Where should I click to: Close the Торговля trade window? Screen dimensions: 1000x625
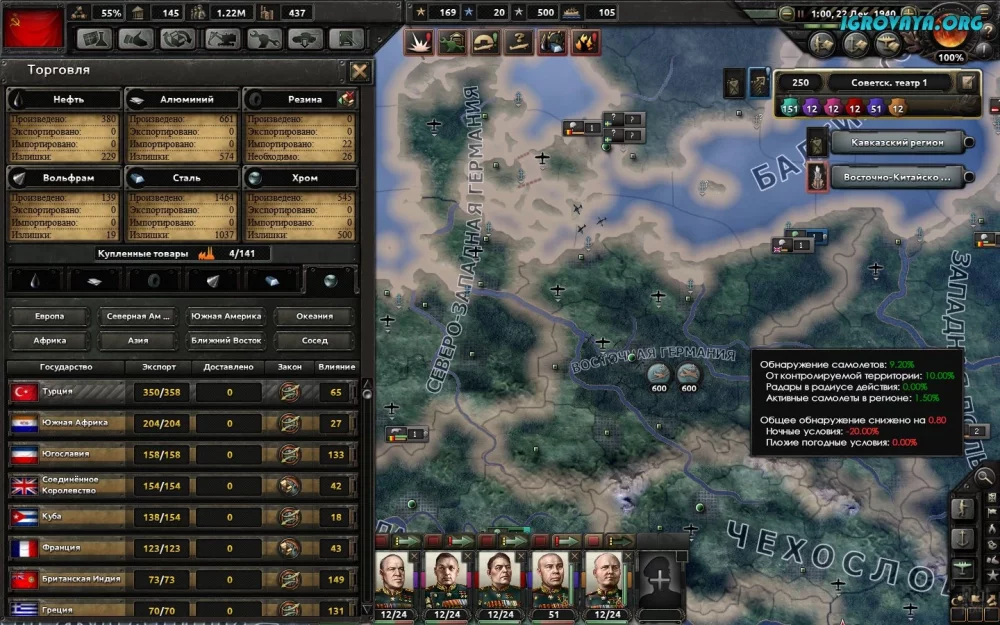click(x=360, y=71)
